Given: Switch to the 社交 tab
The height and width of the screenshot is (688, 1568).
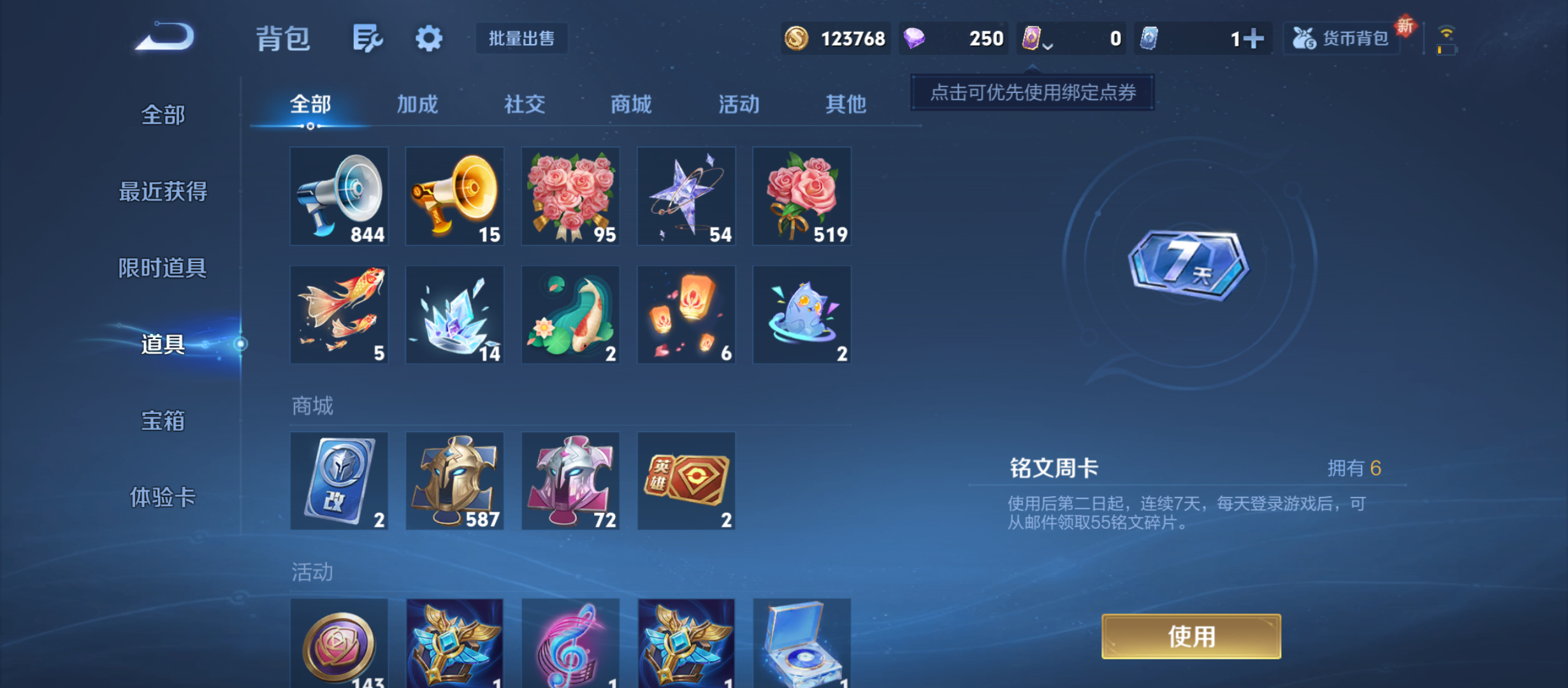Looking at the screenshot, I should click(524, 104).
